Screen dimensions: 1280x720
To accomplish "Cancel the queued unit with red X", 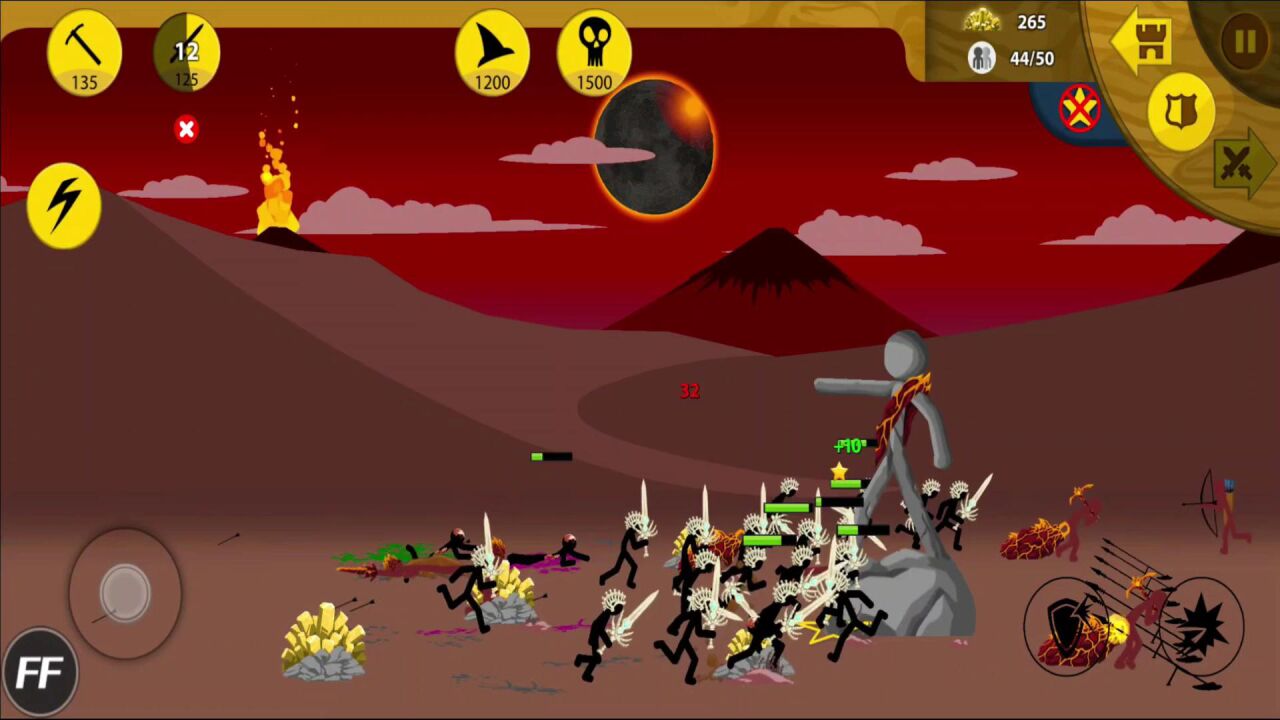I will coord(186,129).
